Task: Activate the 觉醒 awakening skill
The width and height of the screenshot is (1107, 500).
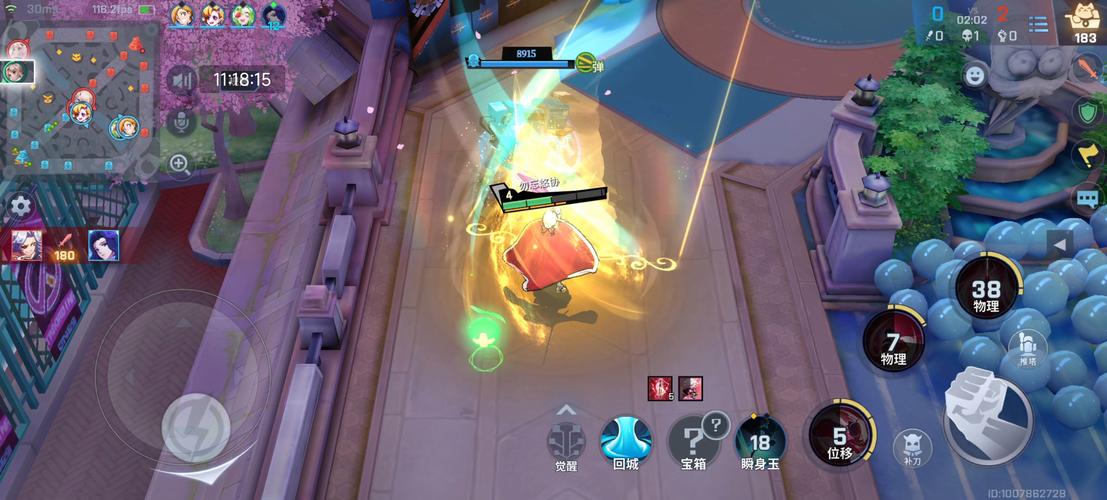Action: pyautogui.click(x=566, y=441)
